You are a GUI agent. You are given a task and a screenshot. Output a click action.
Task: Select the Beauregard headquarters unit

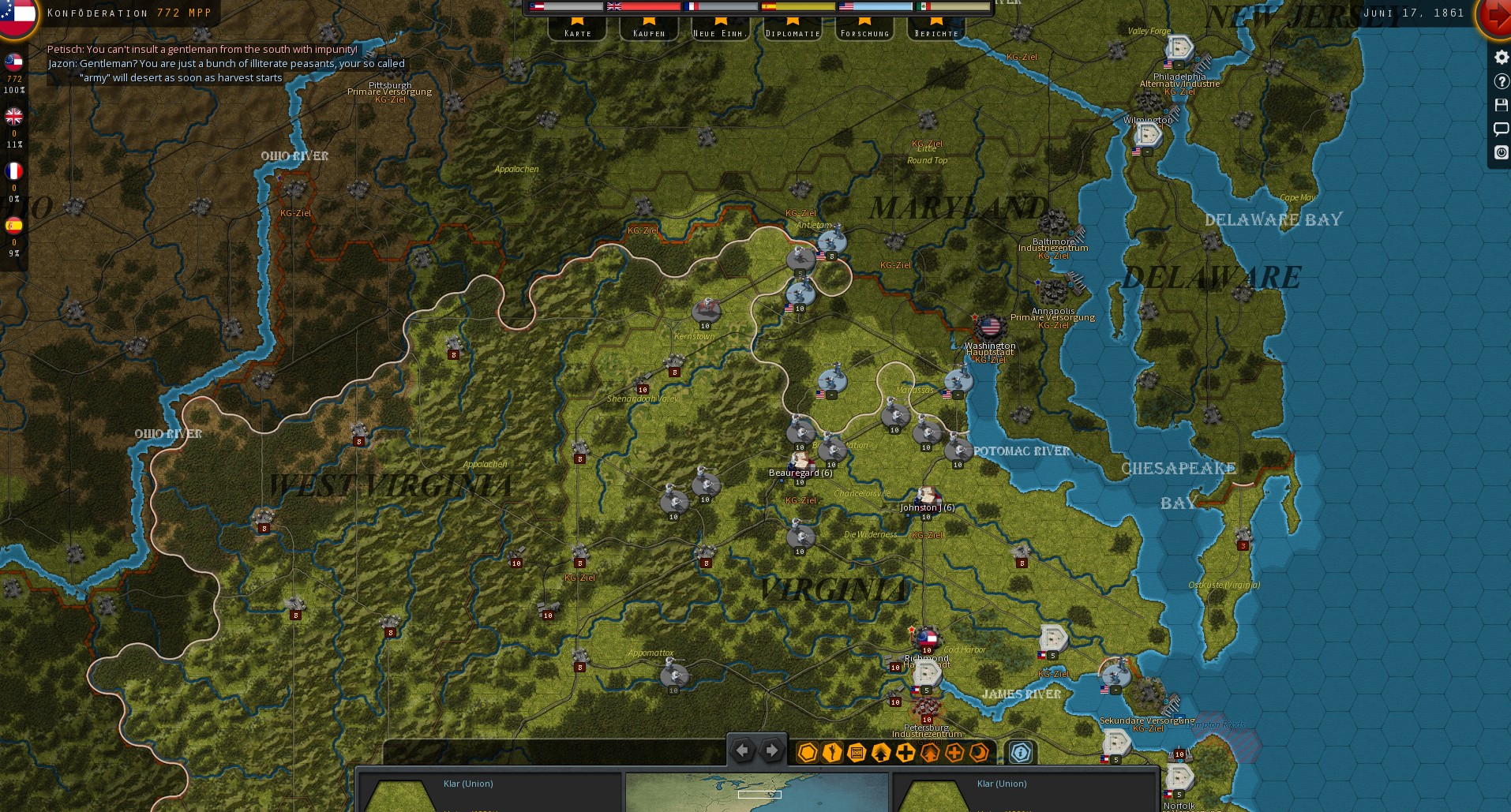pyautogui.click(x=800, y=460)
